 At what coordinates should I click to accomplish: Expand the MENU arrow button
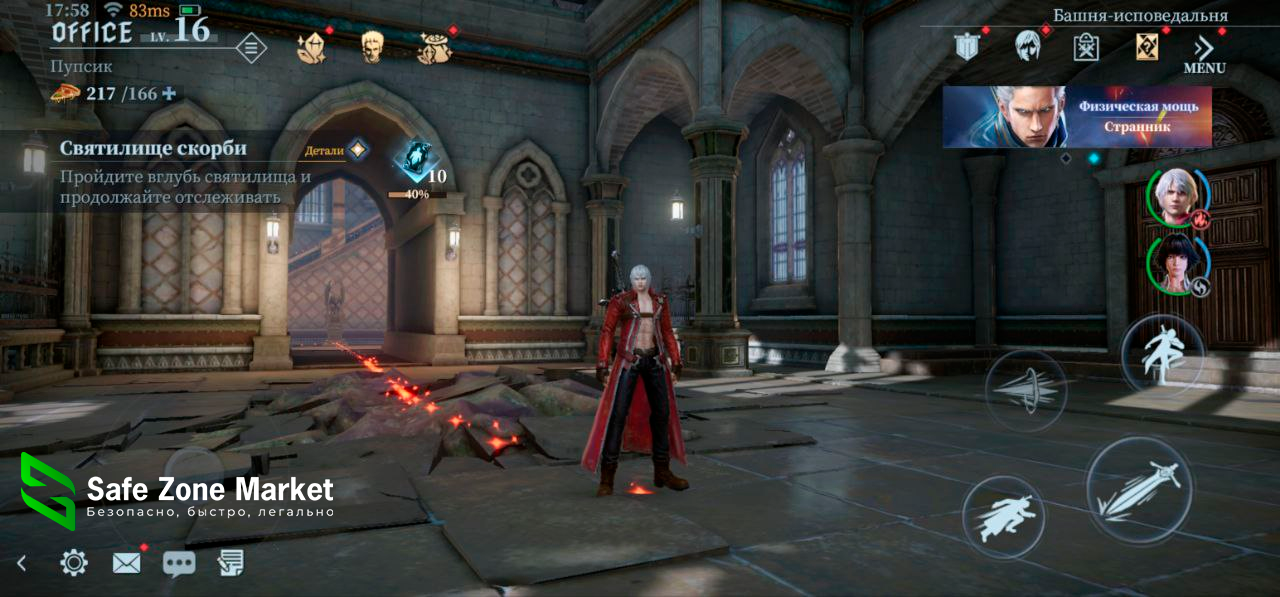coord(1204,53)
